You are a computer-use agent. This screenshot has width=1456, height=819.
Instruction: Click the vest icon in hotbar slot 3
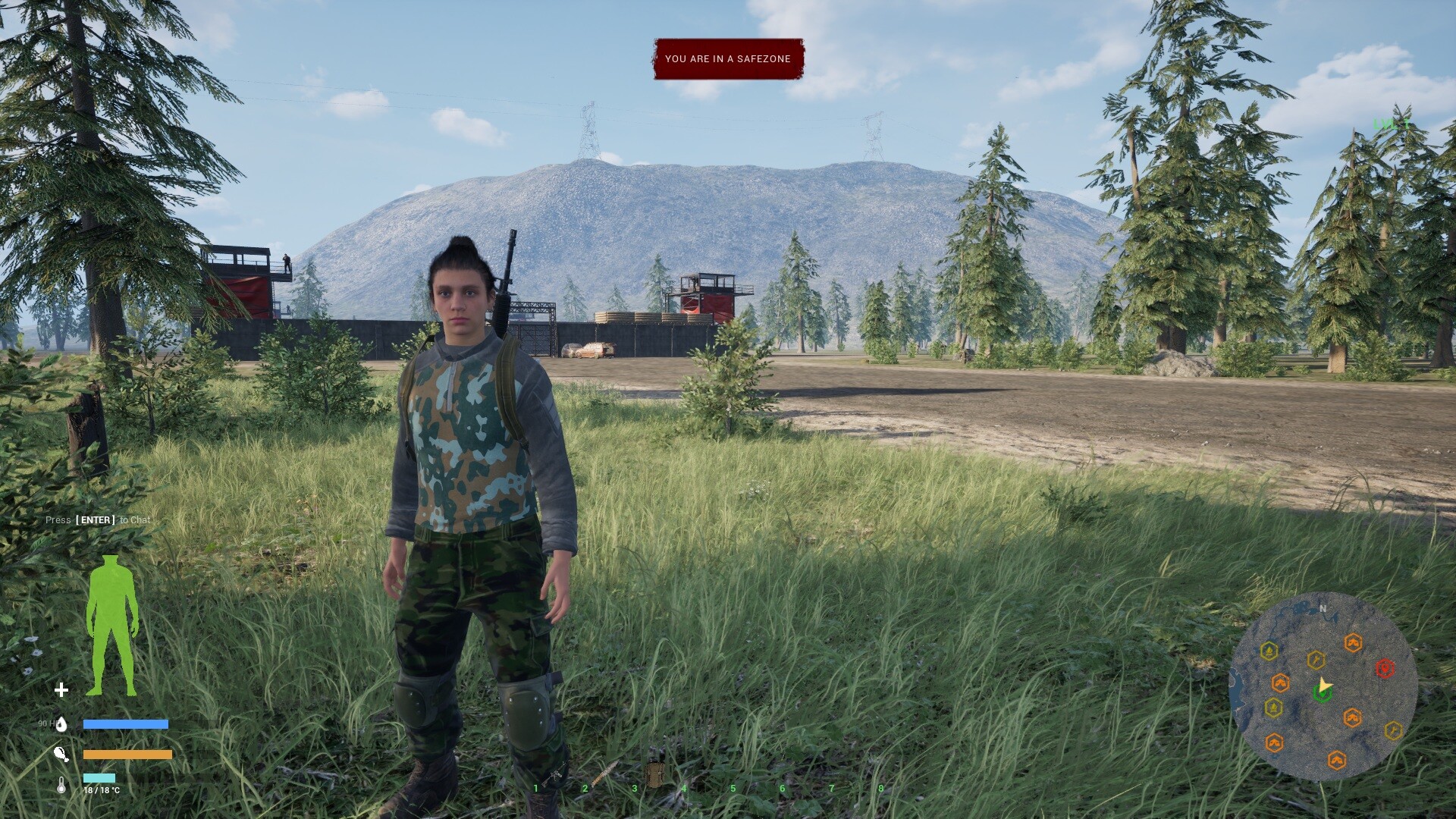[x=654, y=772]
